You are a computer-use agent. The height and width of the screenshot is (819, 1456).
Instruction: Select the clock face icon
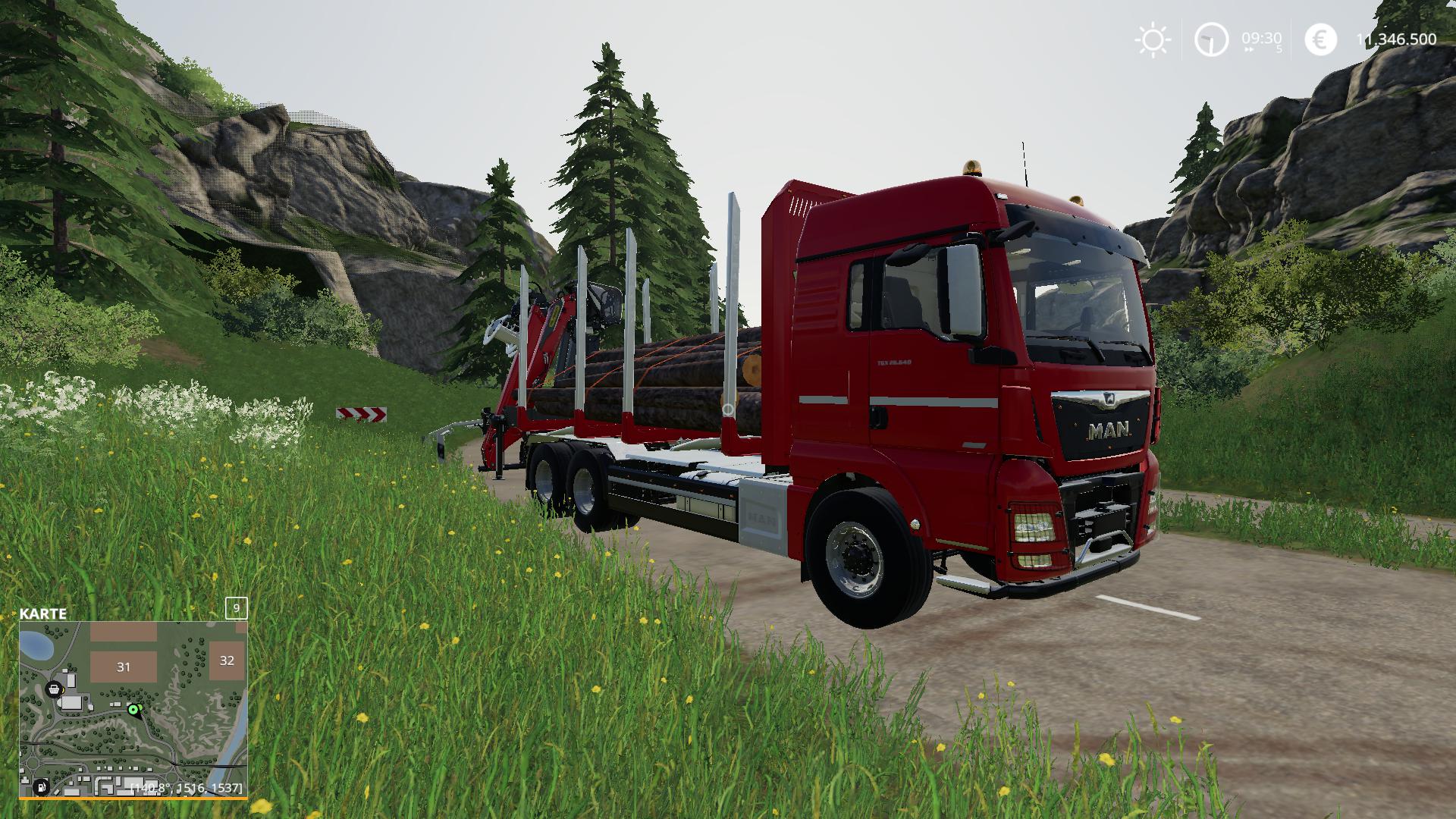click(1212, 39)
